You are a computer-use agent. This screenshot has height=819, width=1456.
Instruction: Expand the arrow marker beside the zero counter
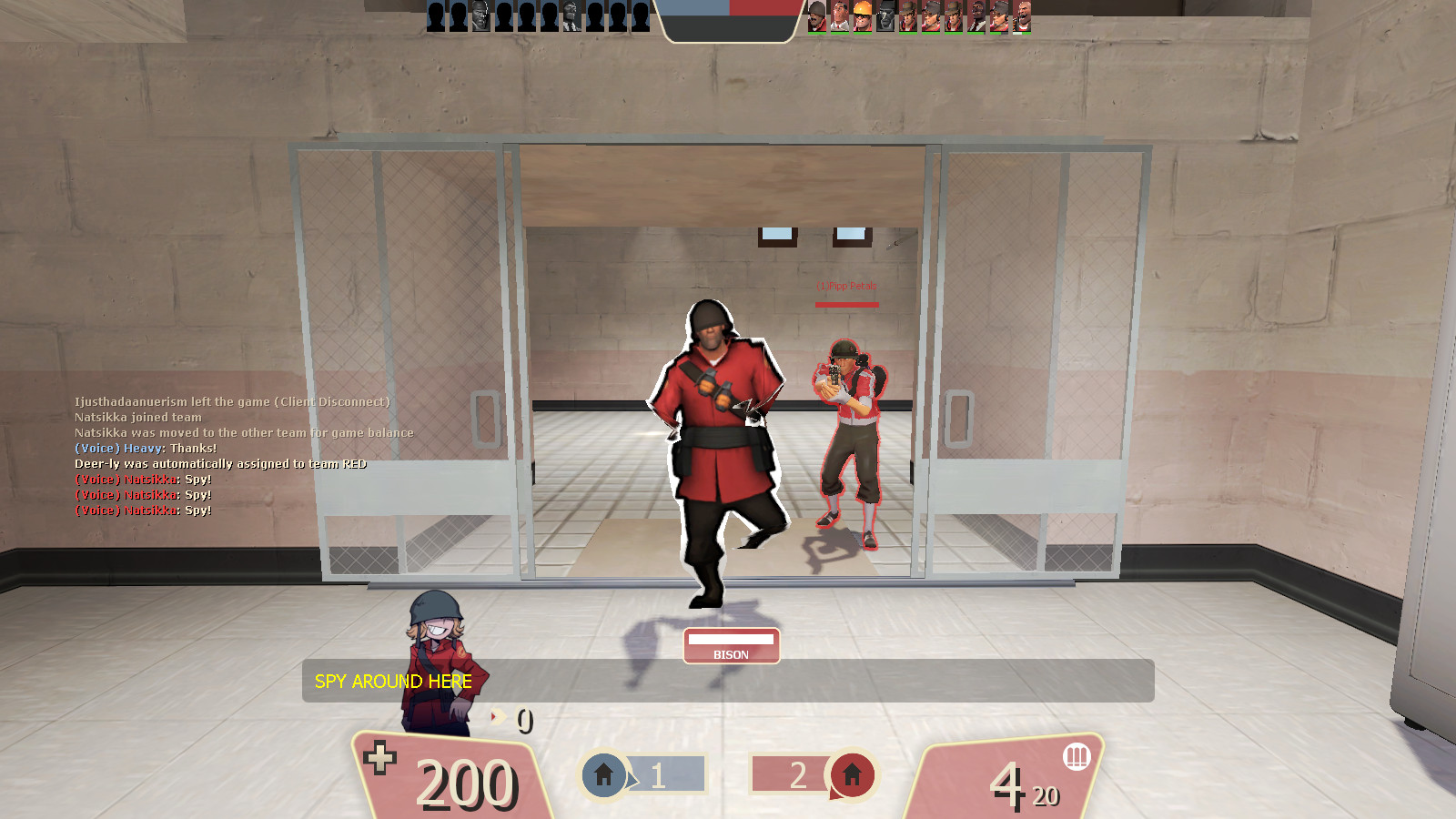click(497, 718)
